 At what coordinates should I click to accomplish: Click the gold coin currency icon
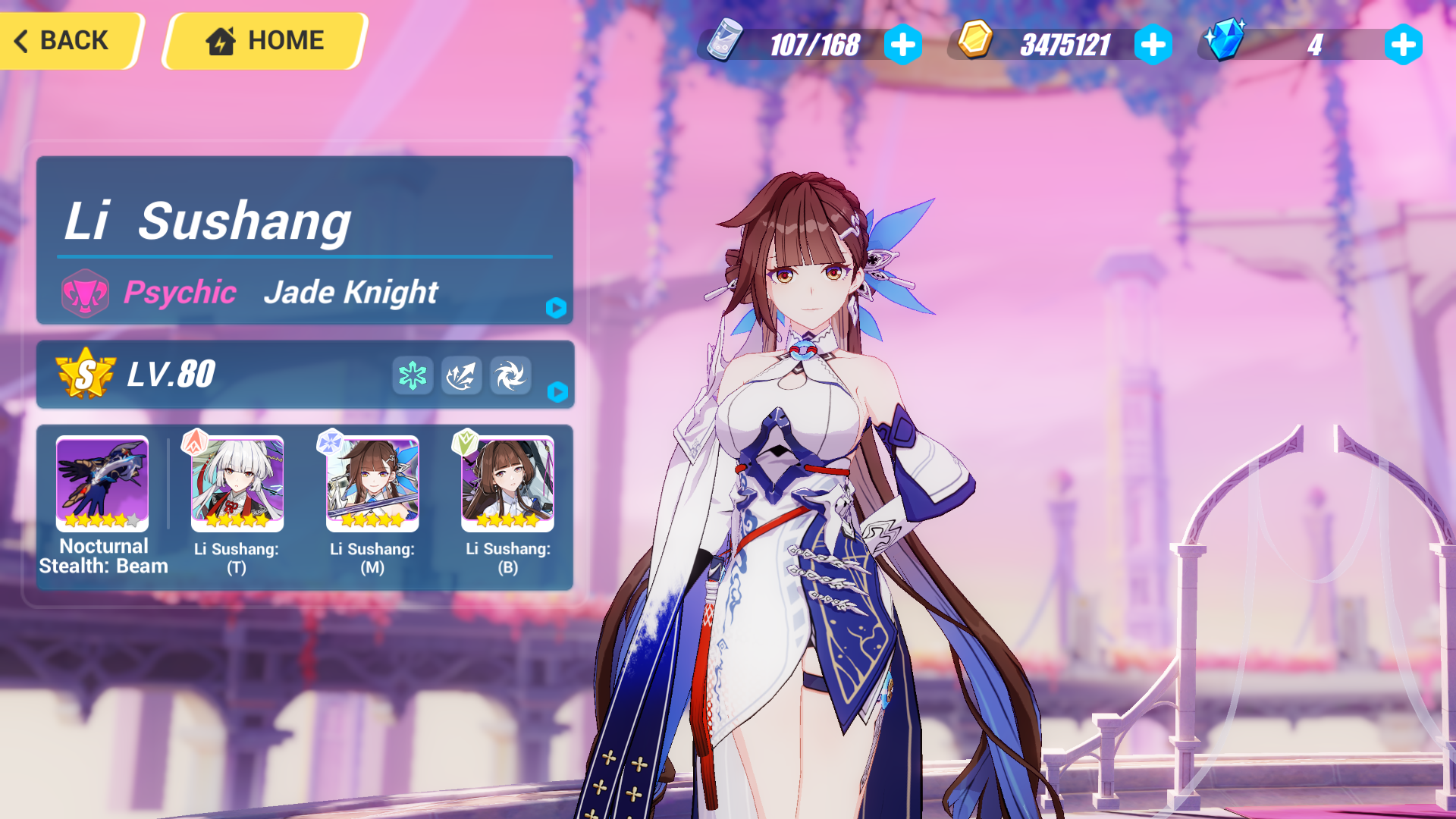tap(975, 45)
